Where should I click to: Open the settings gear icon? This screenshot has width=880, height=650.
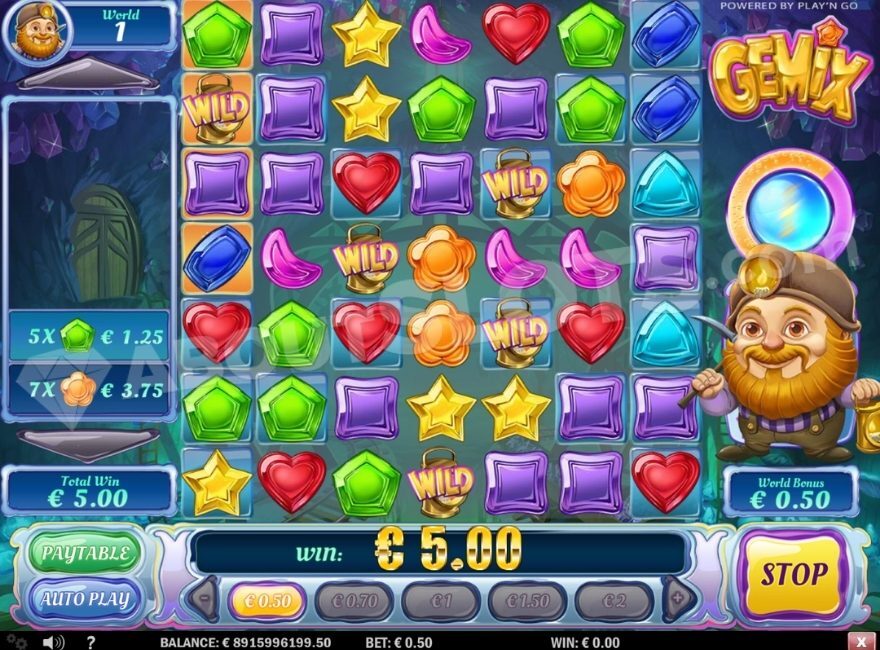pyautogui.click(x=16, y=641)
